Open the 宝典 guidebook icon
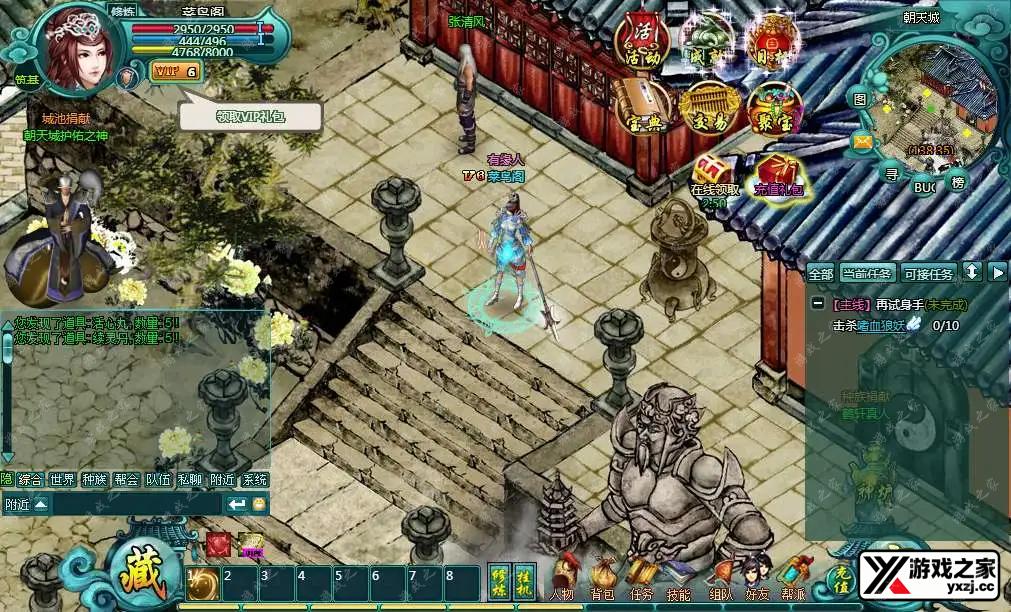The height and width of the screenshot is (612, 1011). (x=643, y=107)
